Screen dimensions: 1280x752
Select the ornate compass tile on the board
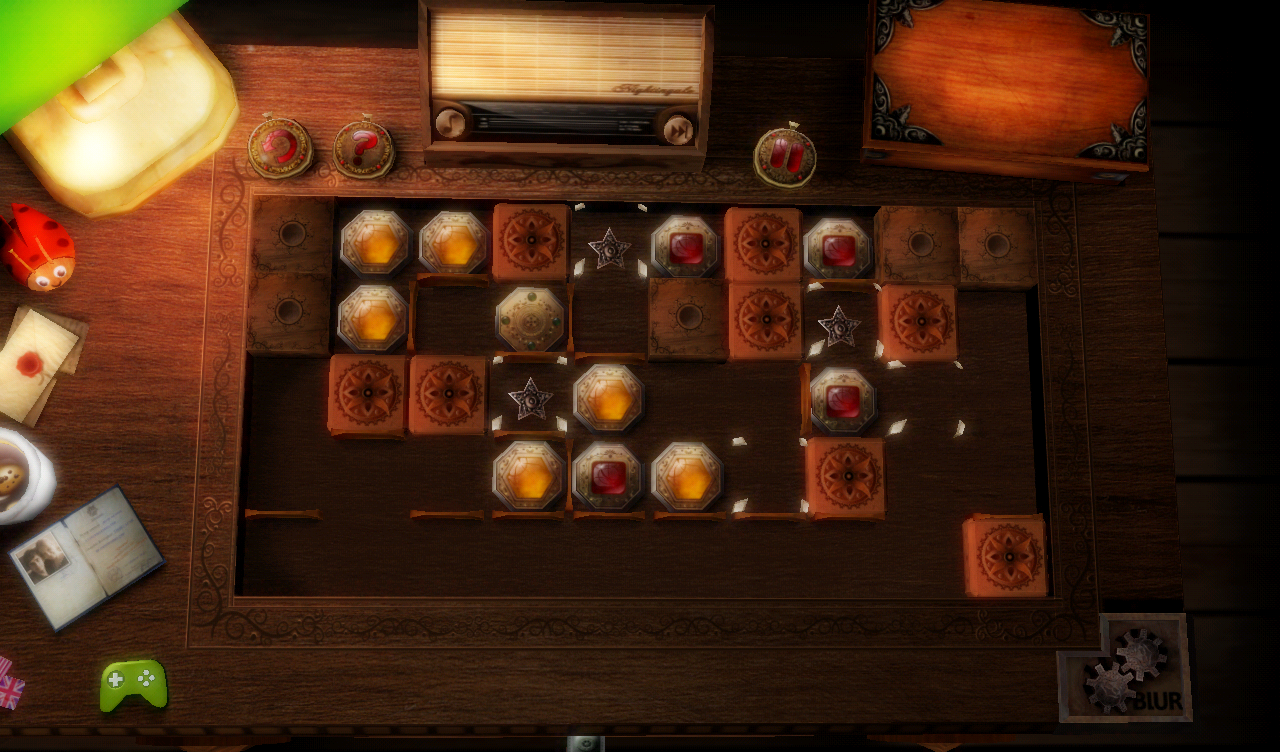529,317
